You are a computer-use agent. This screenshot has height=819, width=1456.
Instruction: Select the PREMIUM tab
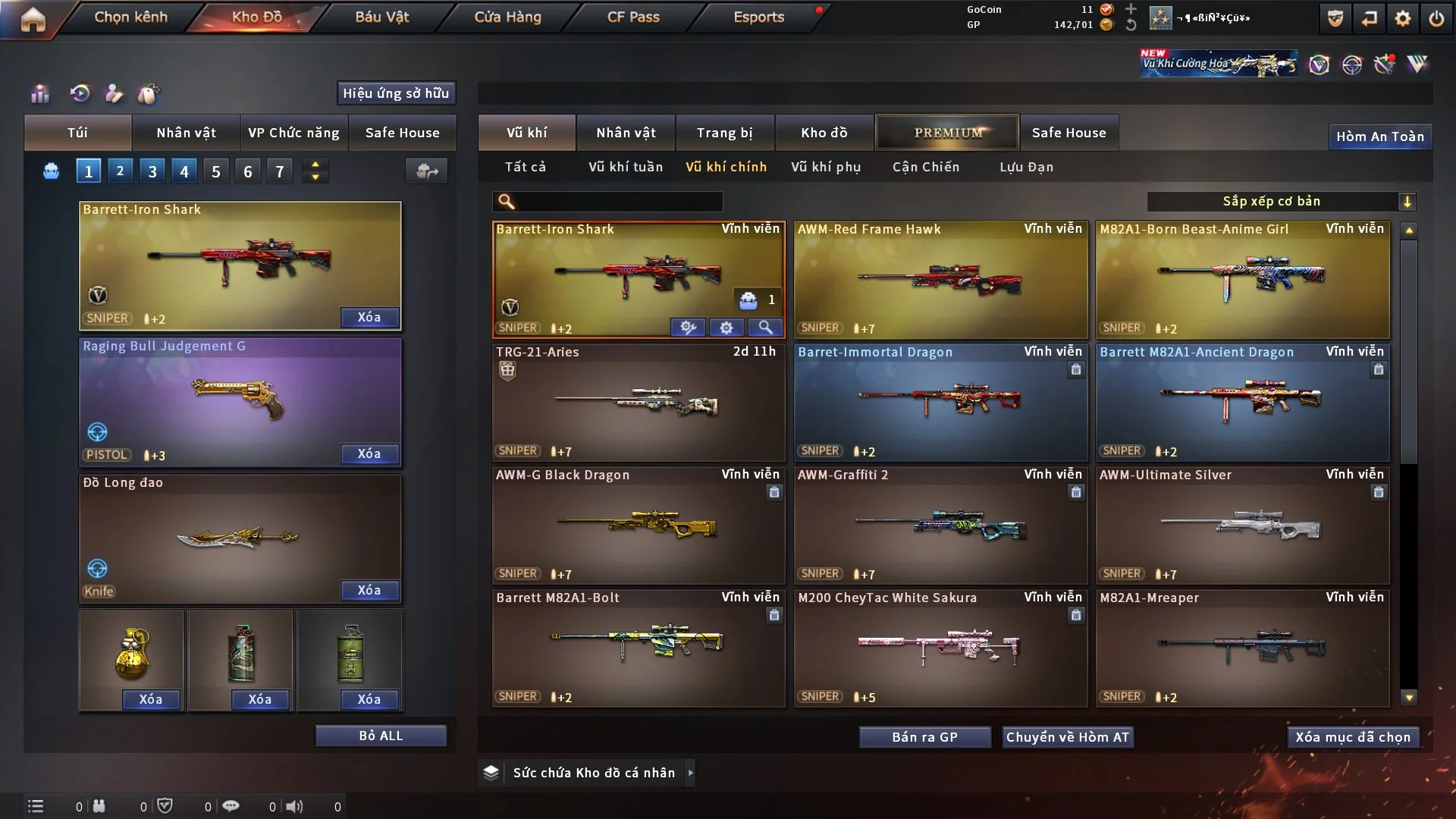[947, 133]
